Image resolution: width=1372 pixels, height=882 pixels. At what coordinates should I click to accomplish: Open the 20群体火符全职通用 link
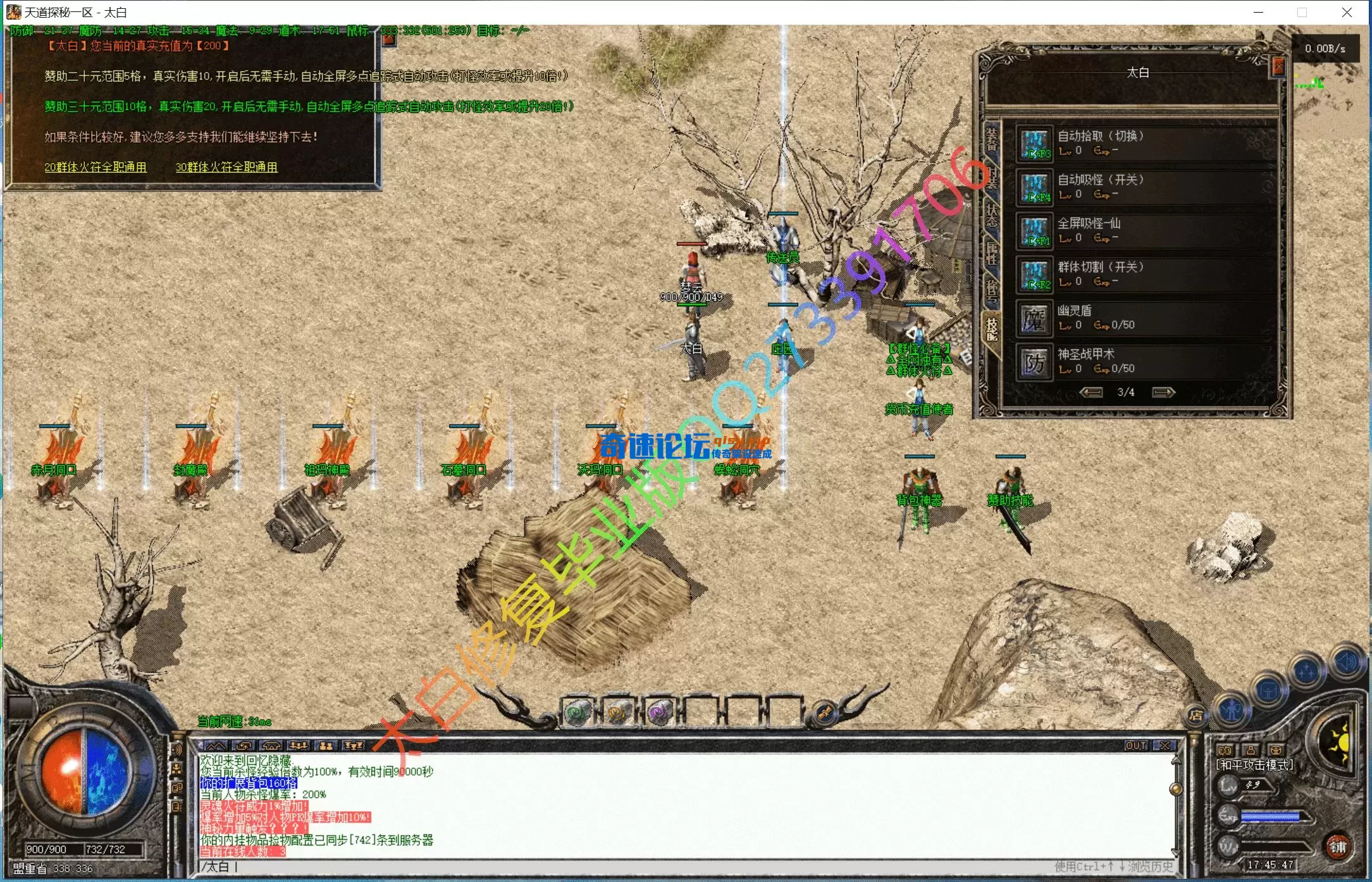96,167
